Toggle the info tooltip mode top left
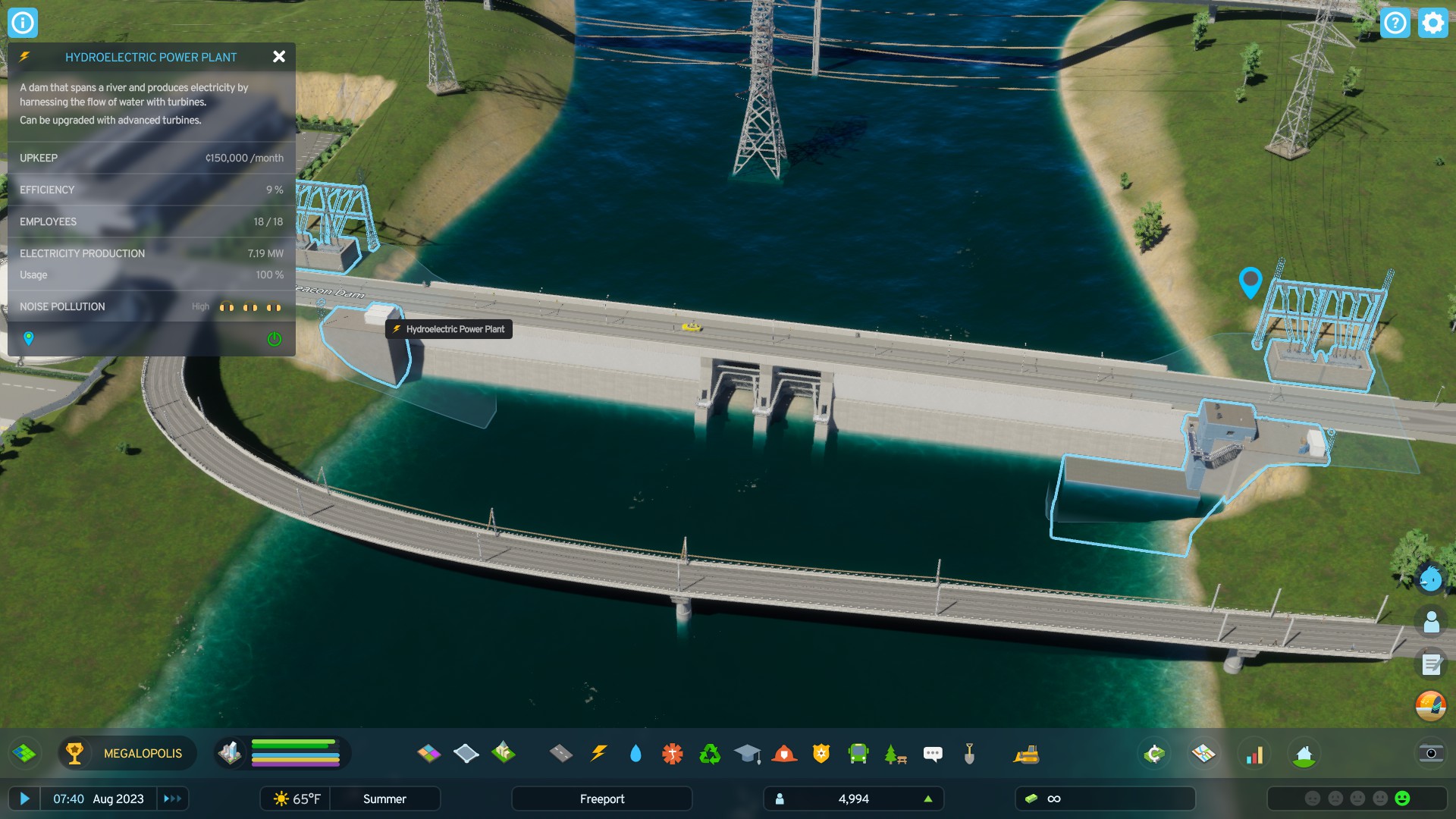This screenshot has width=1456, height=819. [23, 23]
